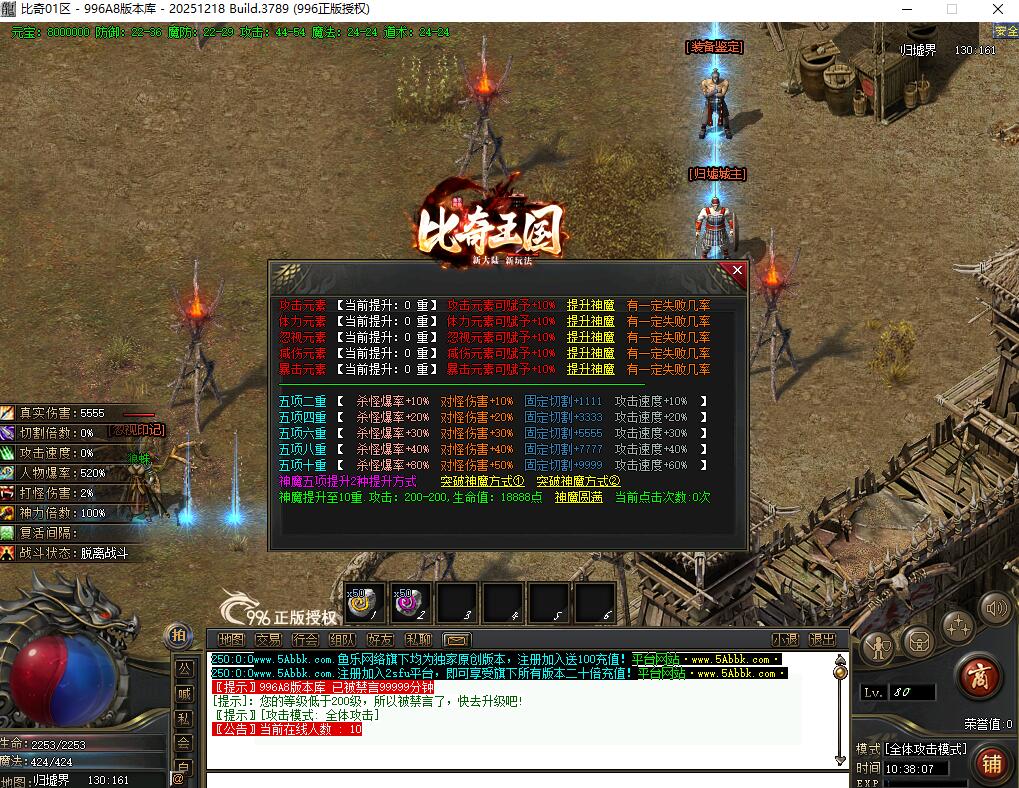1019x788 pixels.
Task: Open the mail envelope icon
Action: tap(457, 639)
